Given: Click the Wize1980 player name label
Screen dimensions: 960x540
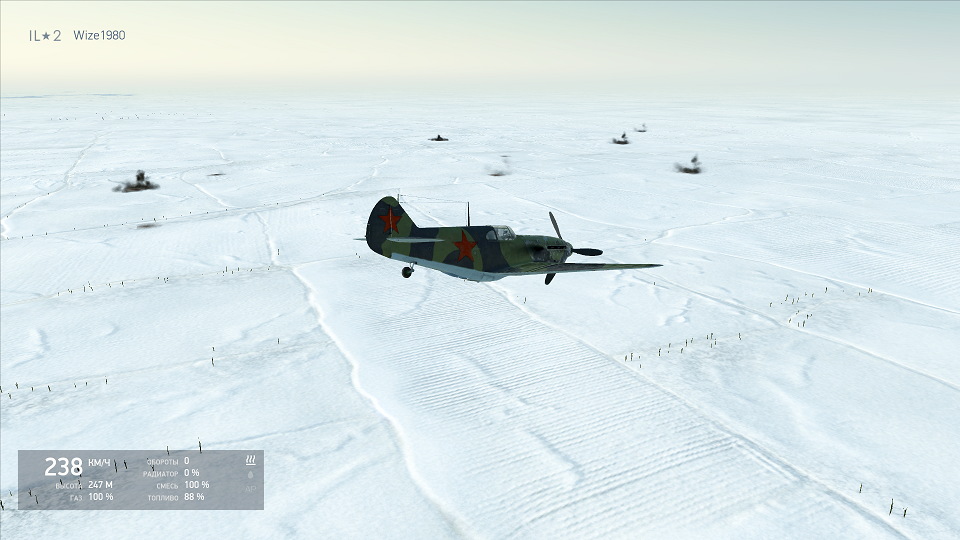Looking at the screenshot, I should [99, 36].
